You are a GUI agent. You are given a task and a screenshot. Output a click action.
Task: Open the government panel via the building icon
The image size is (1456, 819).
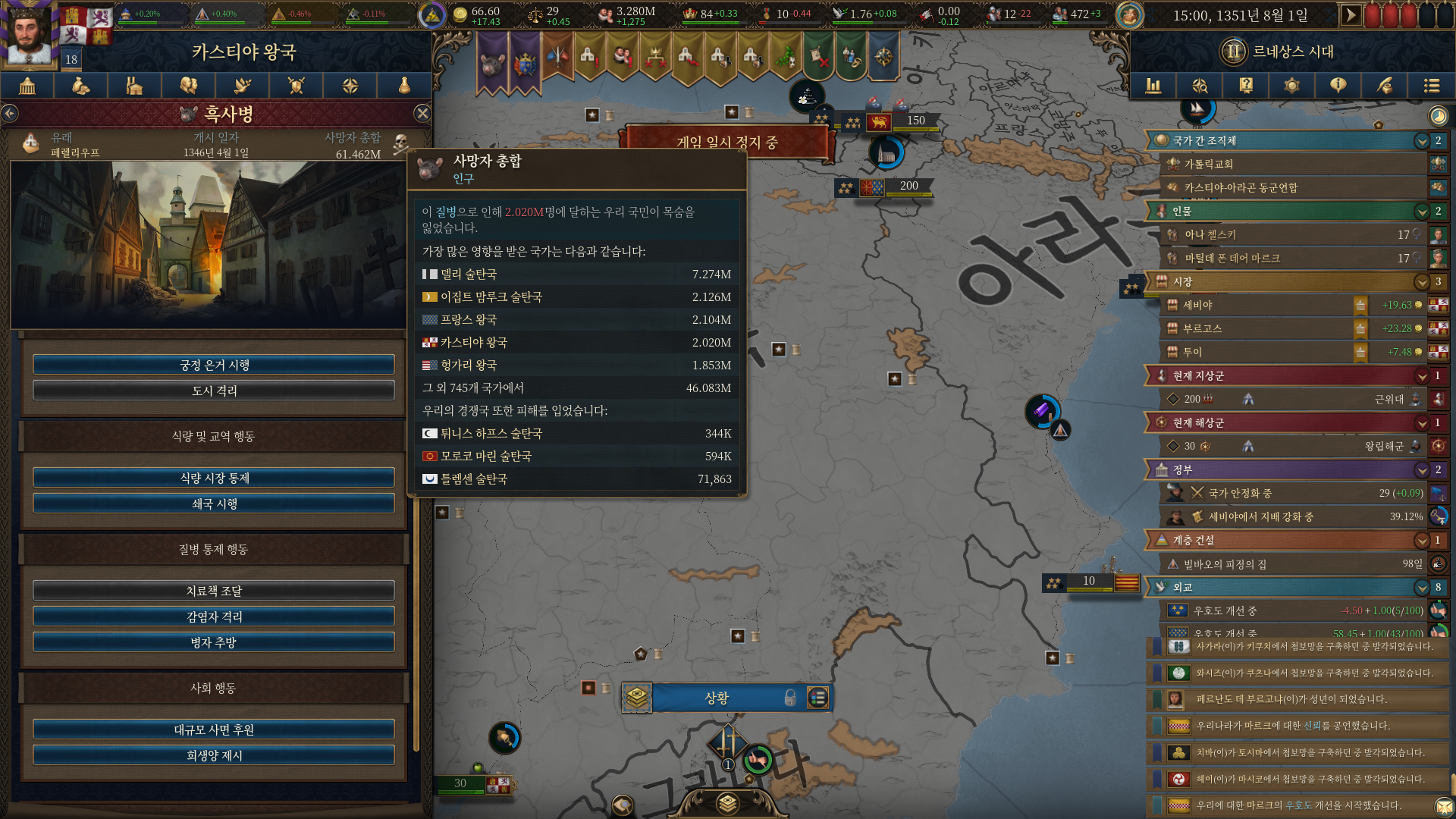pos(27,86)
